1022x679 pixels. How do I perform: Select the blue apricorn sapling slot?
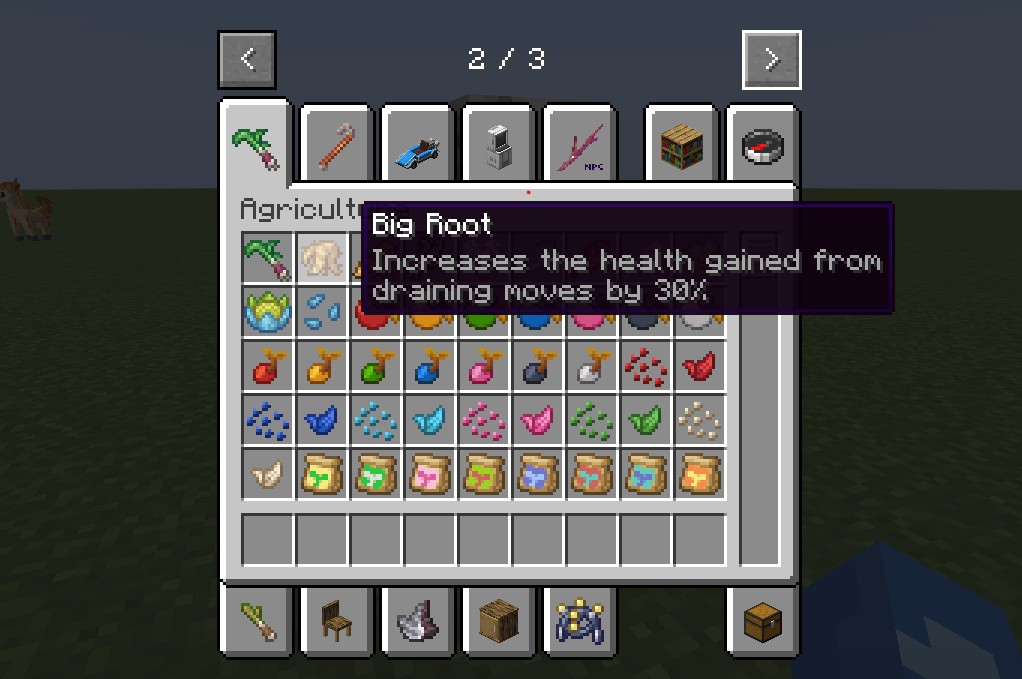coord(430,367)
